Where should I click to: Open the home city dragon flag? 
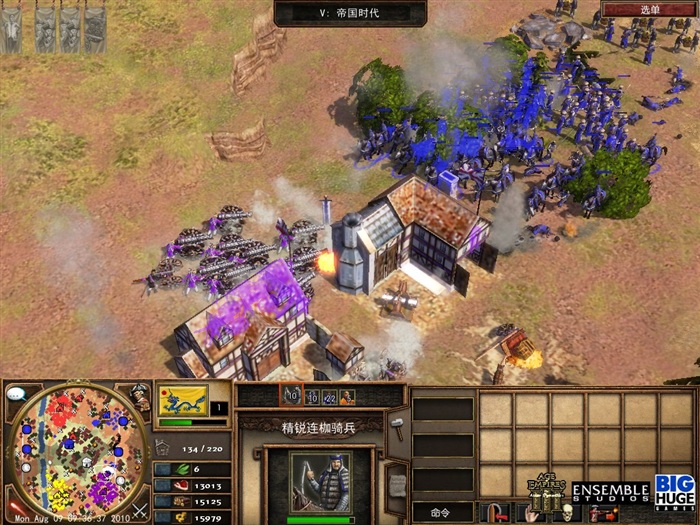(183, 399)
